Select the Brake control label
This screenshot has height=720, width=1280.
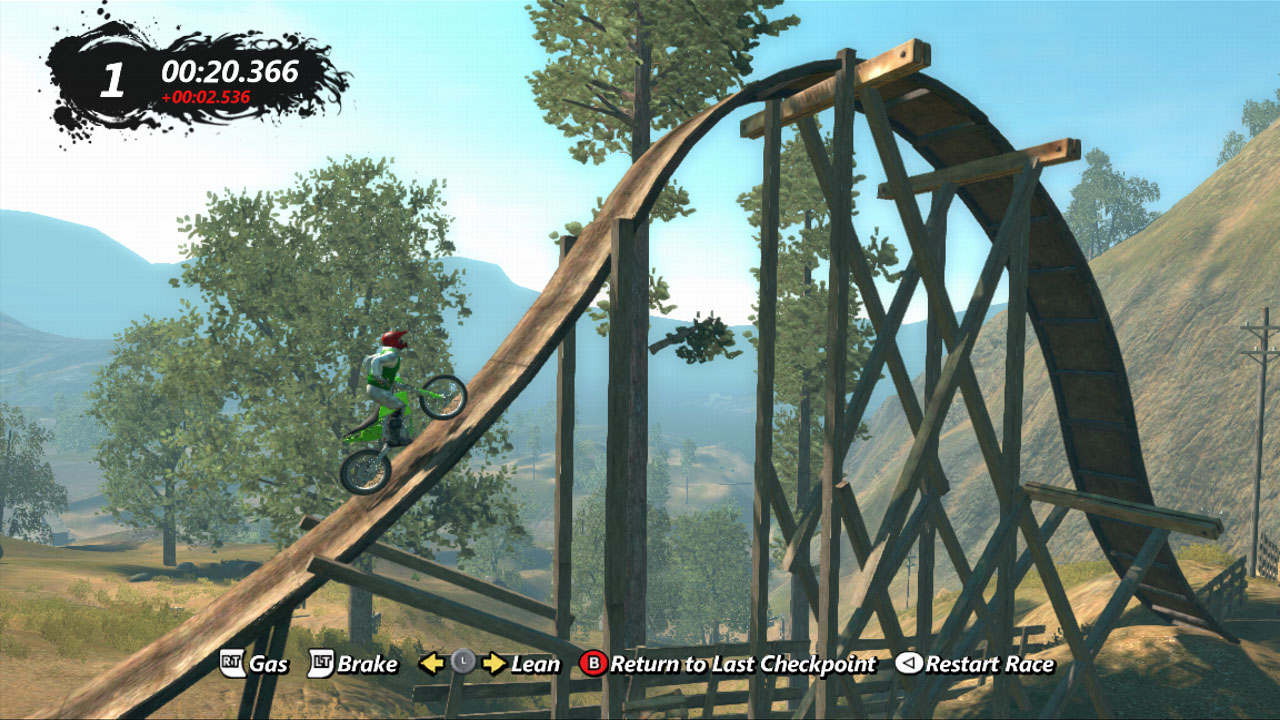point(367,663)
